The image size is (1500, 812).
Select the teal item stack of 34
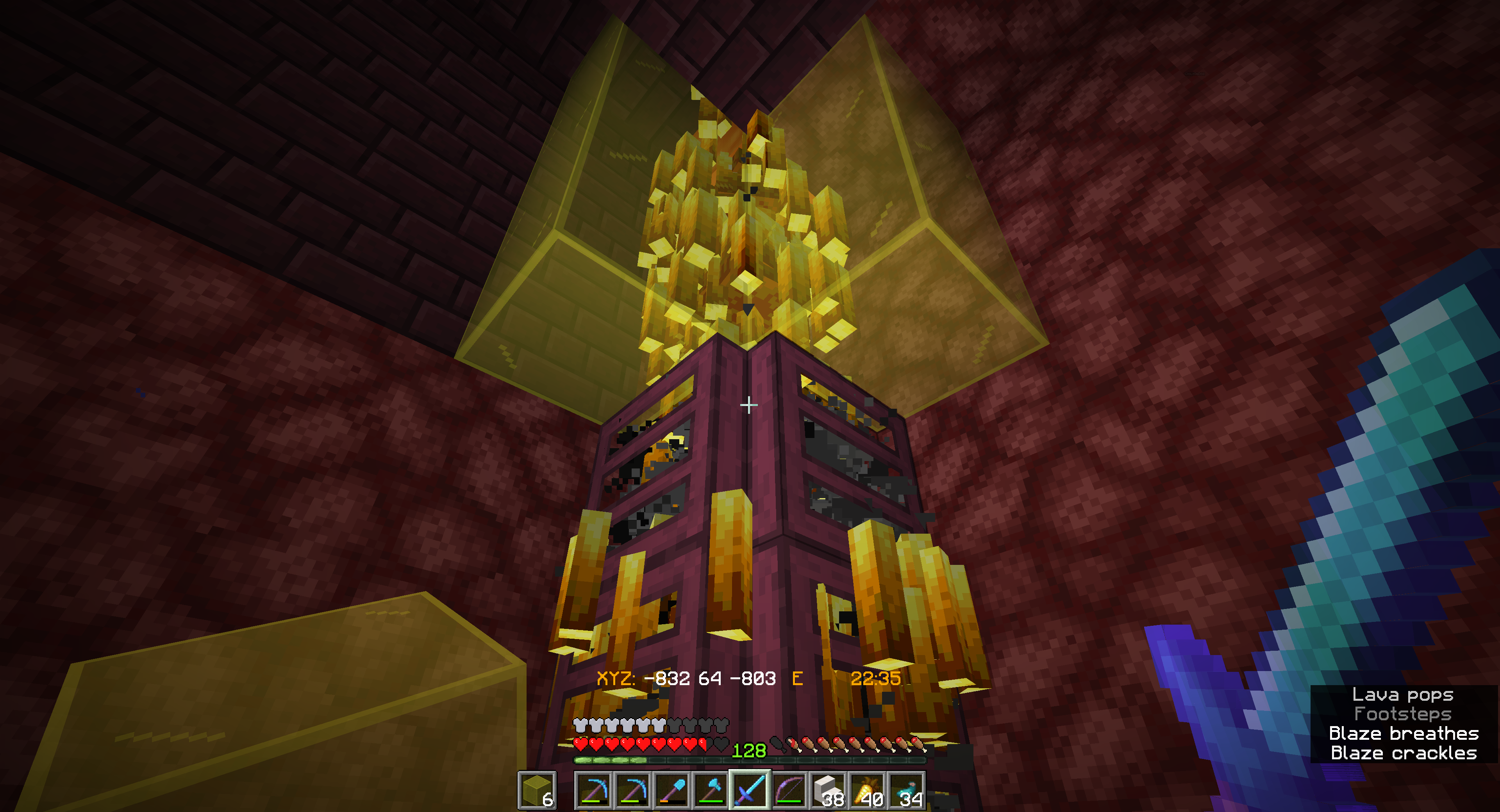click(906, 791)
